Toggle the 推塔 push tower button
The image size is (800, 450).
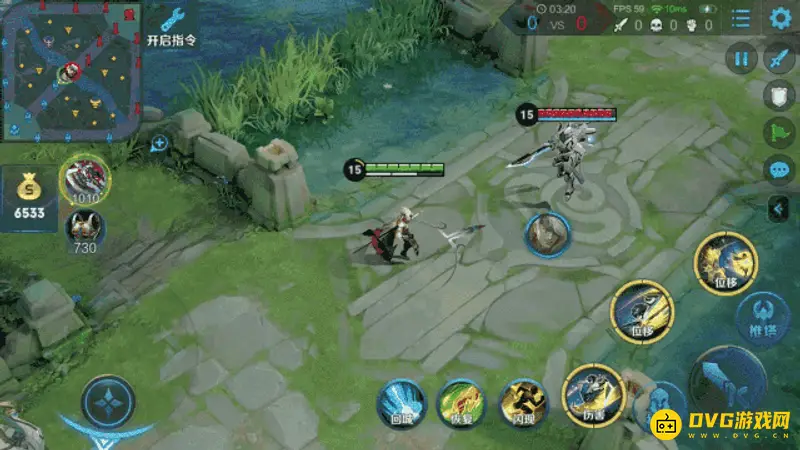coord(763,318)
